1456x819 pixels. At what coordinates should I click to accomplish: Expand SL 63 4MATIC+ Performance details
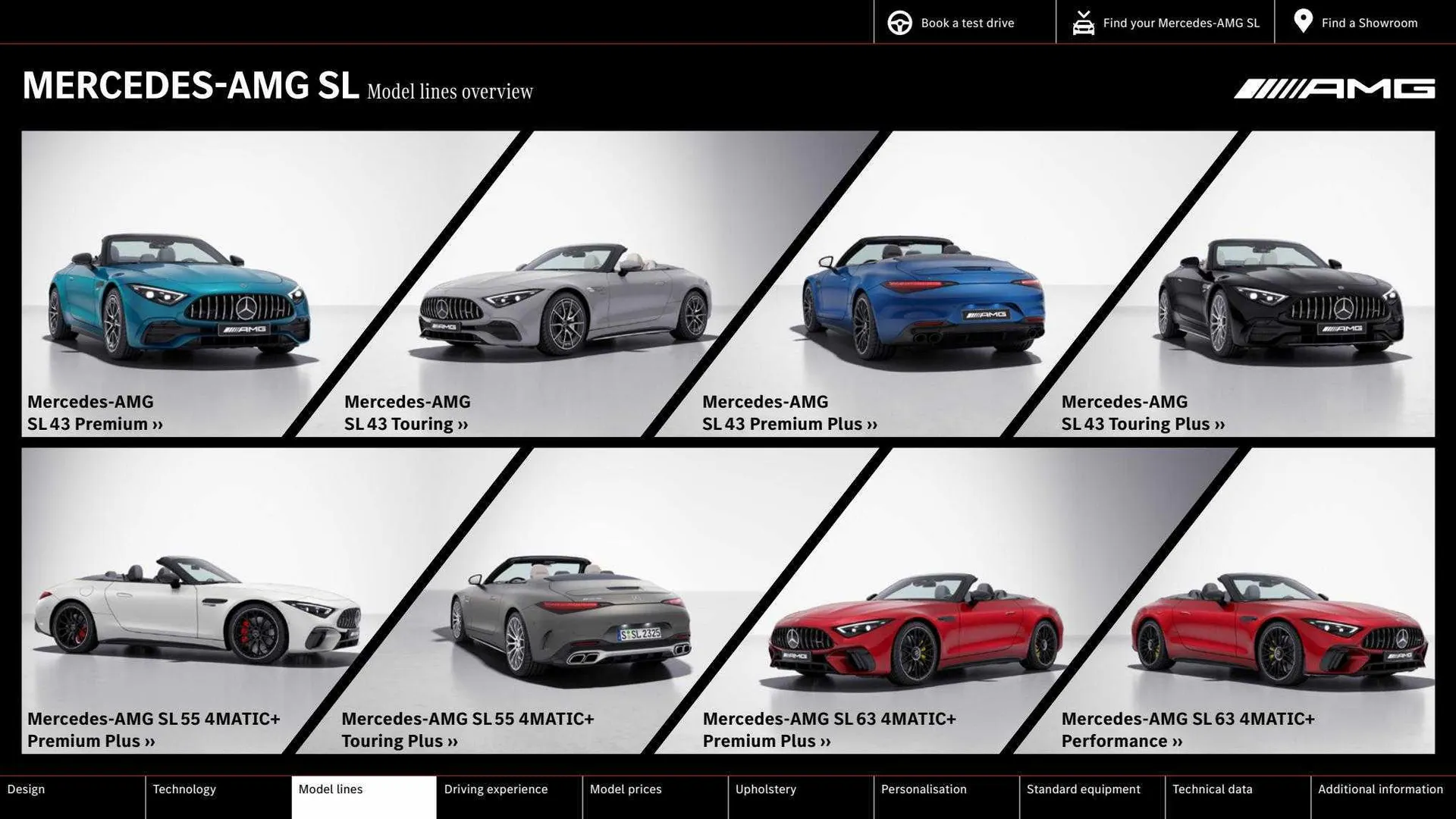click(x=1176, y=741)
